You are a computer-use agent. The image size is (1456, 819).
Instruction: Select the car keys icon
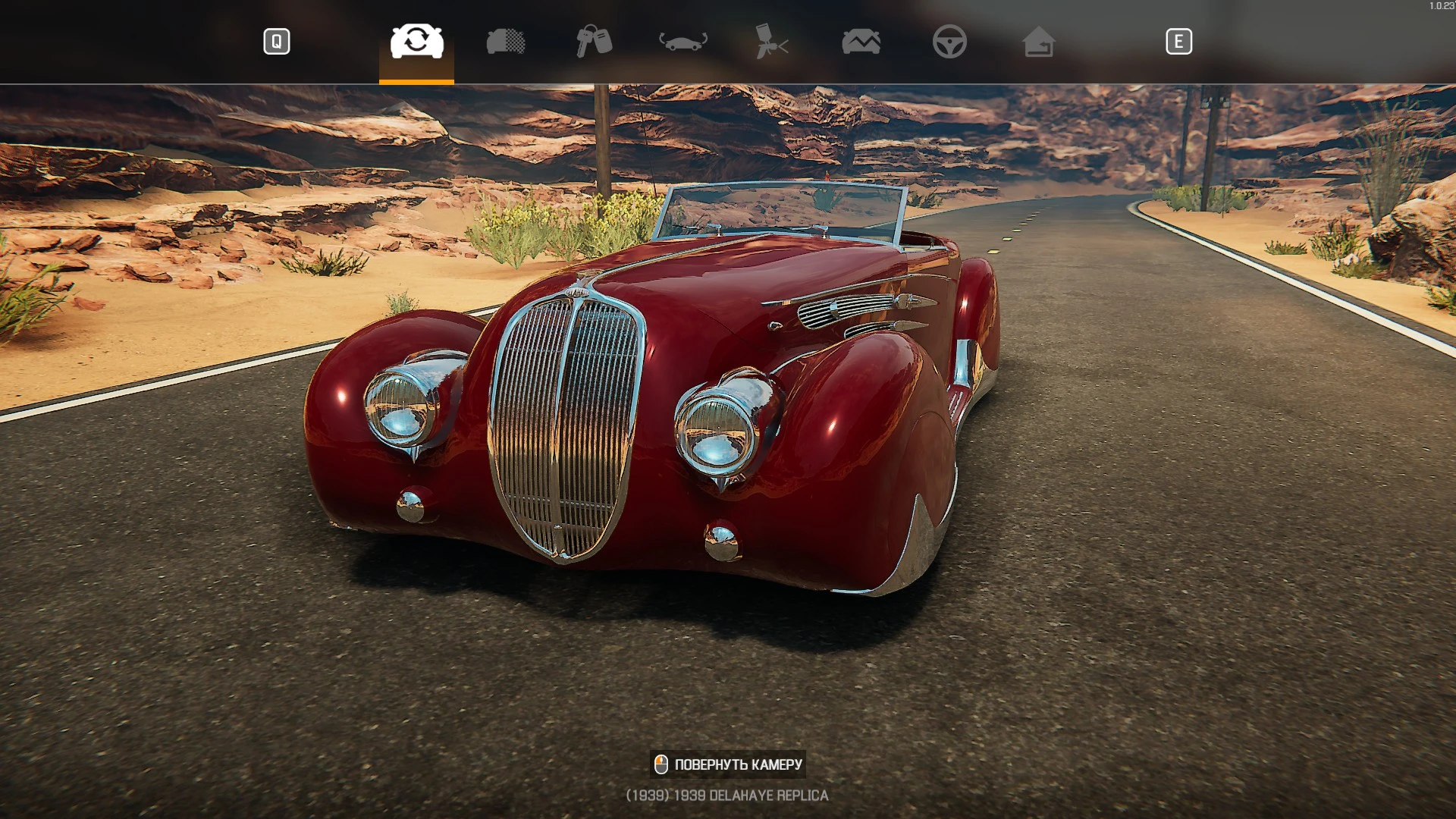tap(596, 42)
